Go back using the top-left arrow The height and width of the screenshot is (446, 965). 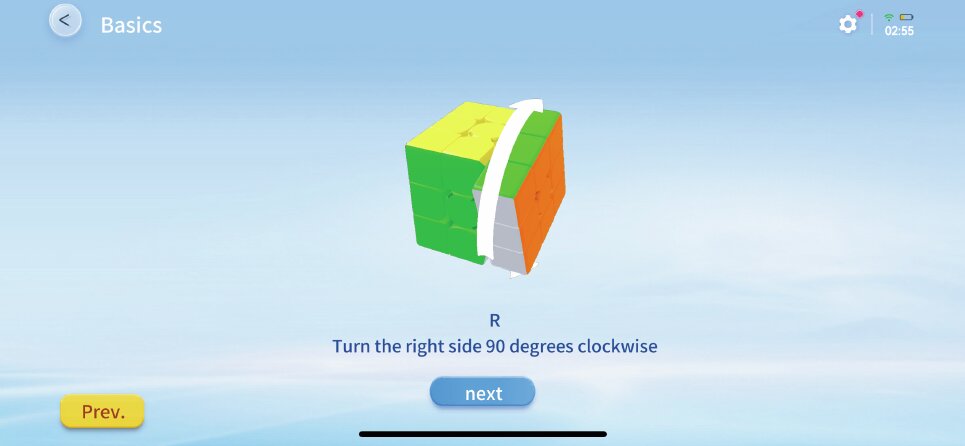(65, 21)
